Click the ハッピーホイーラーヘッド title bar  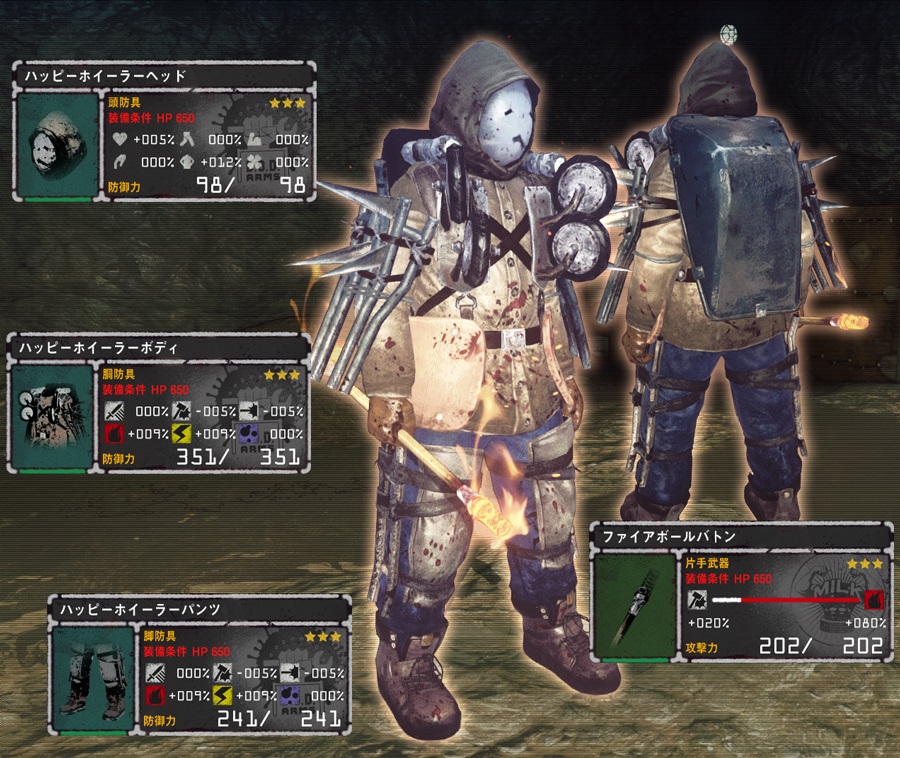[x=165, y=75]
